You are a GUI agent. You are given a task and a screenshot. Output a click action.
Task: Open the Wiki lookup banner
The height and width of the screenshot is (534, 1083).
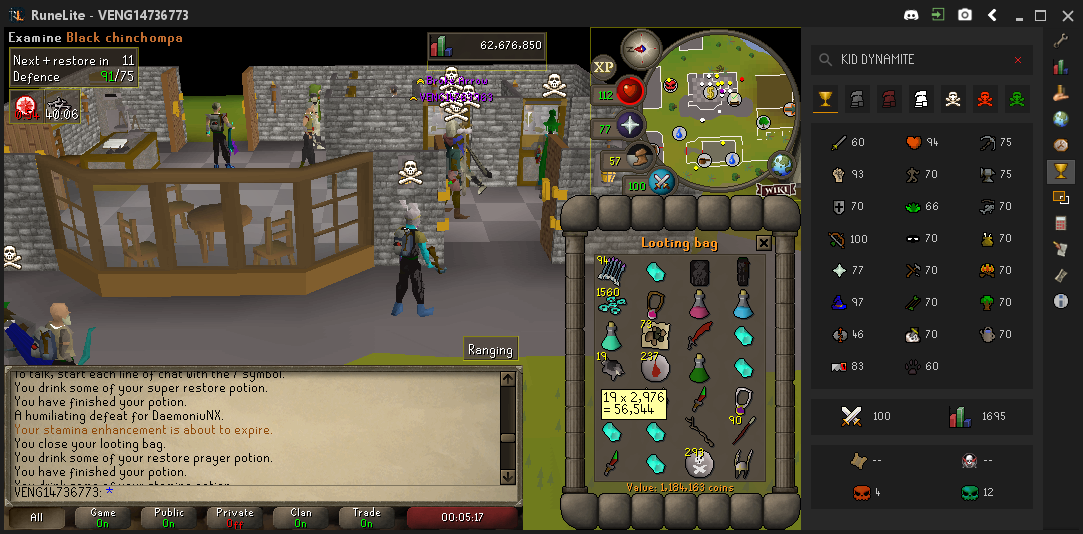[775, 189]
